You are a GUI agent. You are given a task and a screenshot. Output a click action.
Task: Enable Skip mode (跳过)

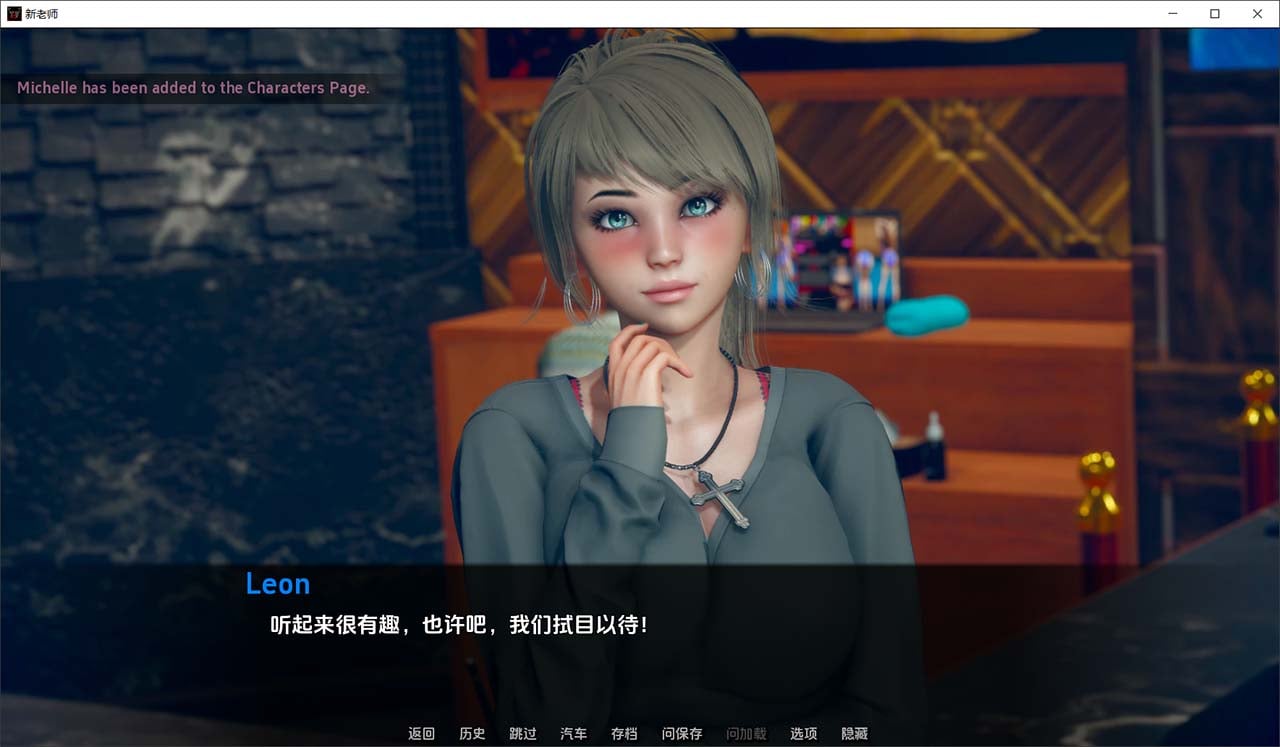[522, 733]
